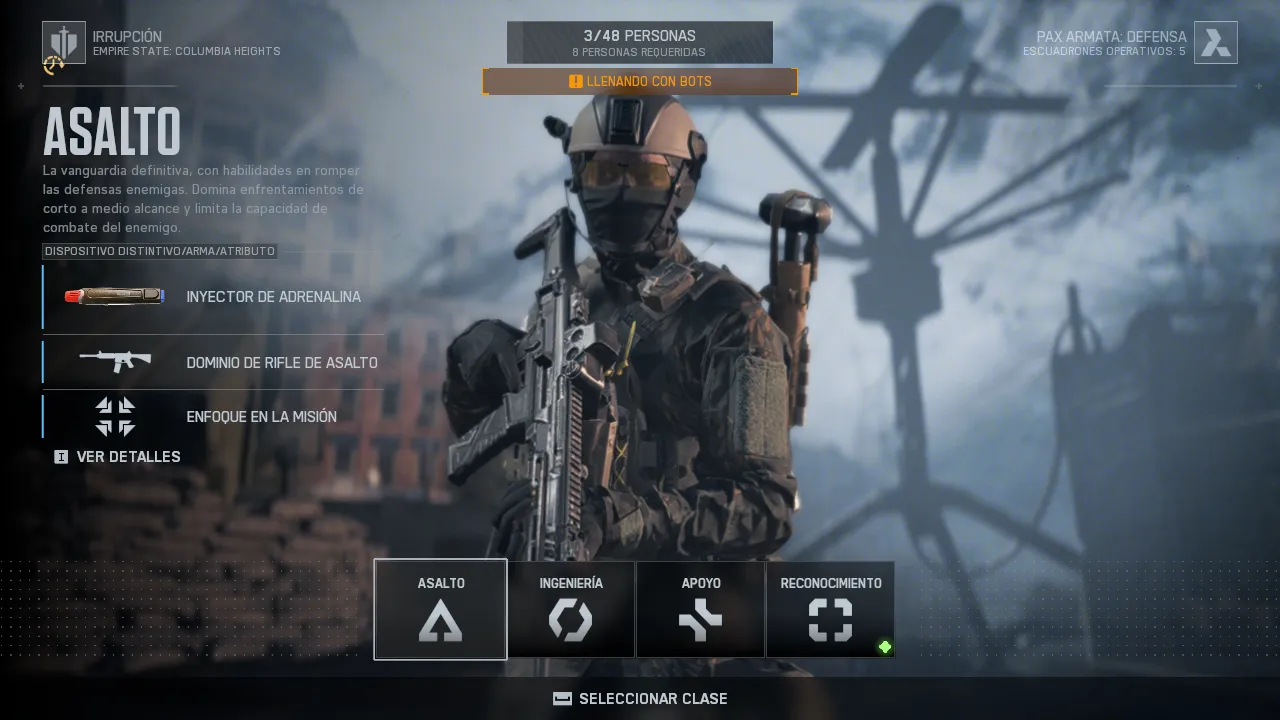Click the Irrupción game mode icon
The width and height of the screenshot is (1280, 720).
(x=64, y=43)
